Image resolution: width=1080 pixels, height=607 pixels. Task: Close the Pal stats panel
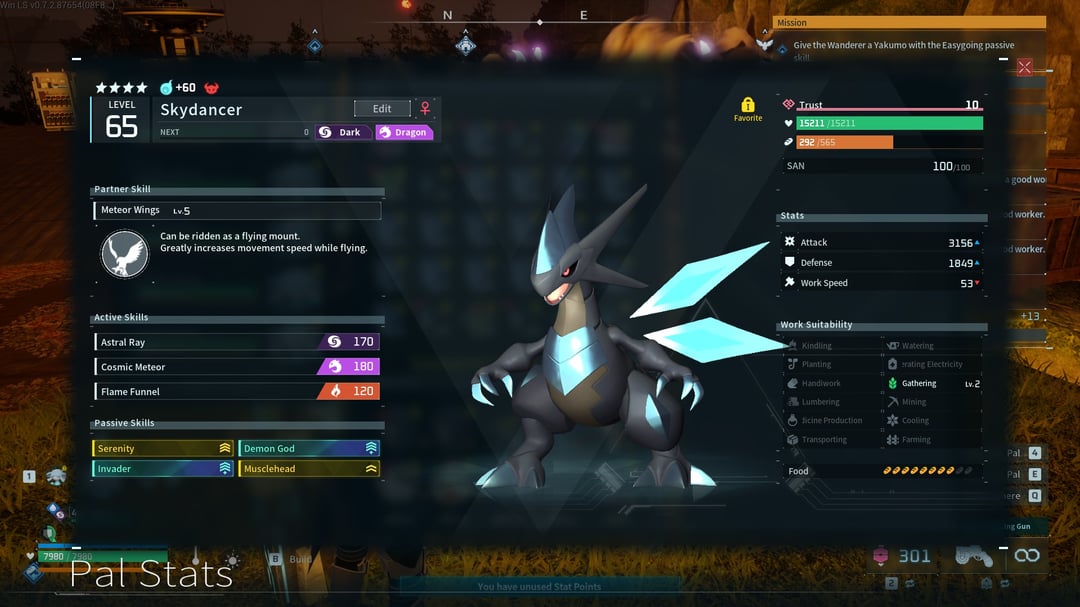tap(1024, 67)
